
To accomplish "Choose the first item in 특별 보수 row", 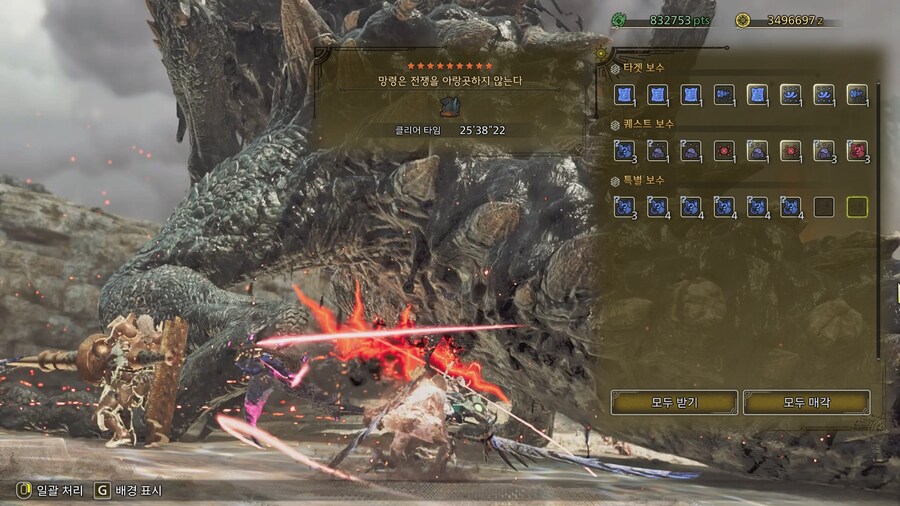I will coord(625,207).
